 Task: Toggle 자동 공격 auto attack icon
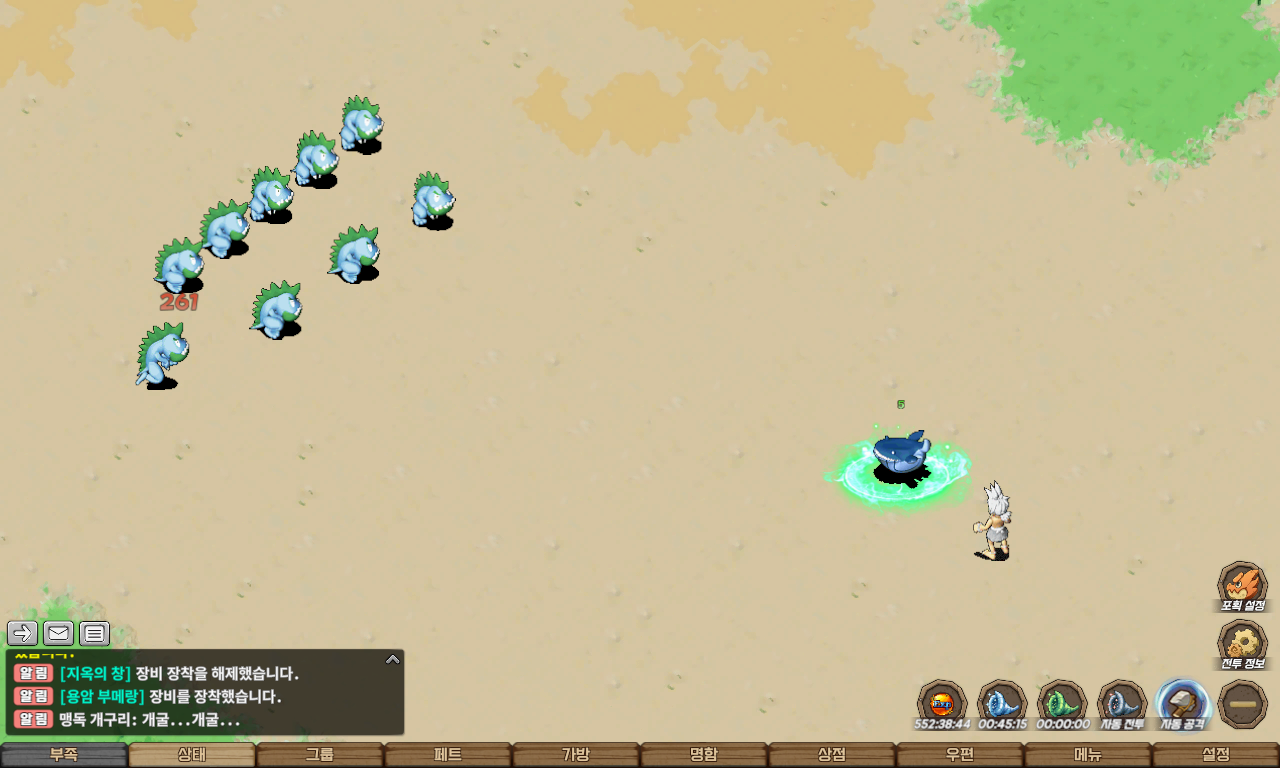(x=1183, y=704)
